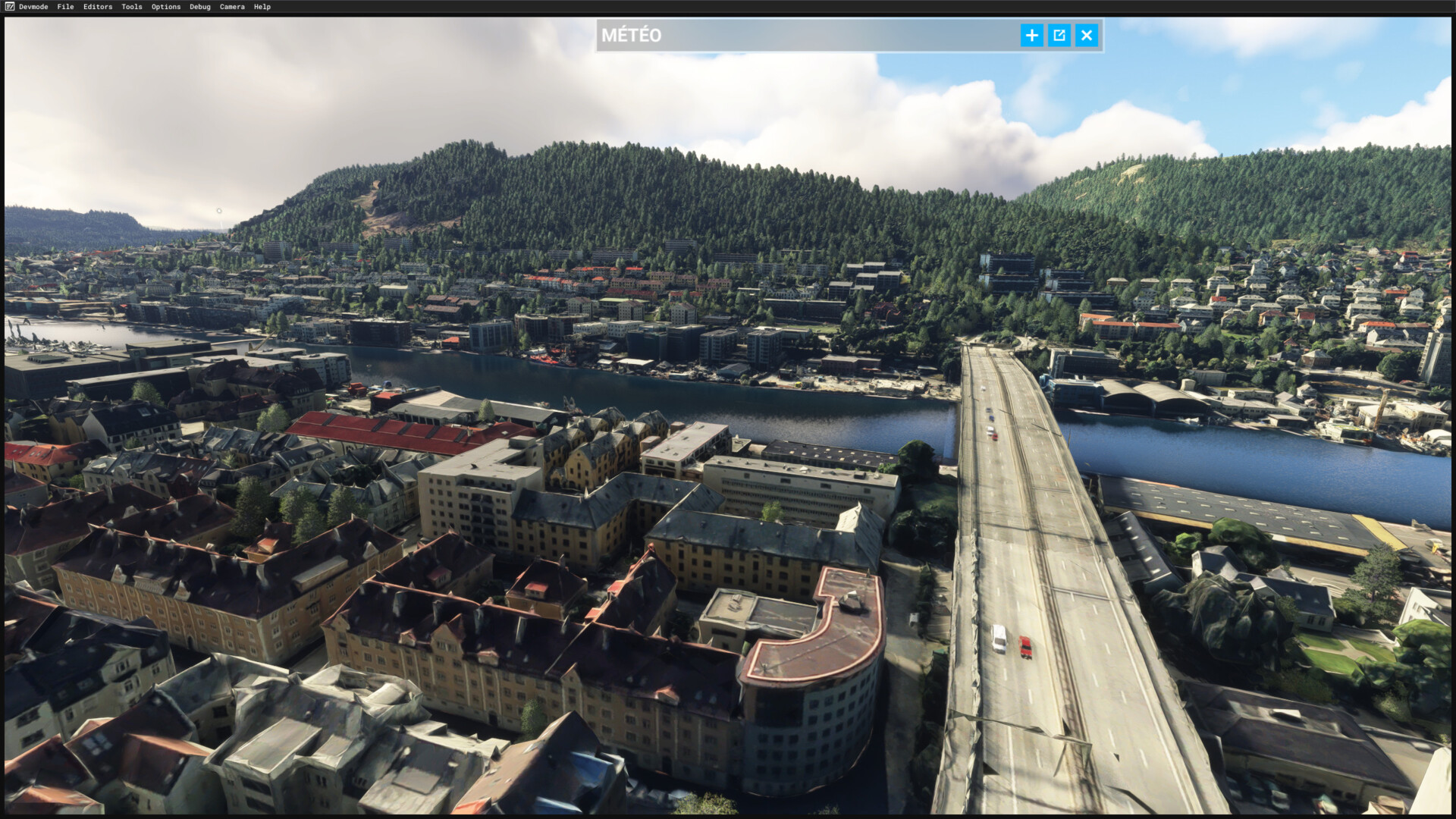The height and width of the screenshot is (819, 1456).
Task: Click the plus button on Météo panel
Action: pyautogui.click(x=1031, y=35)
